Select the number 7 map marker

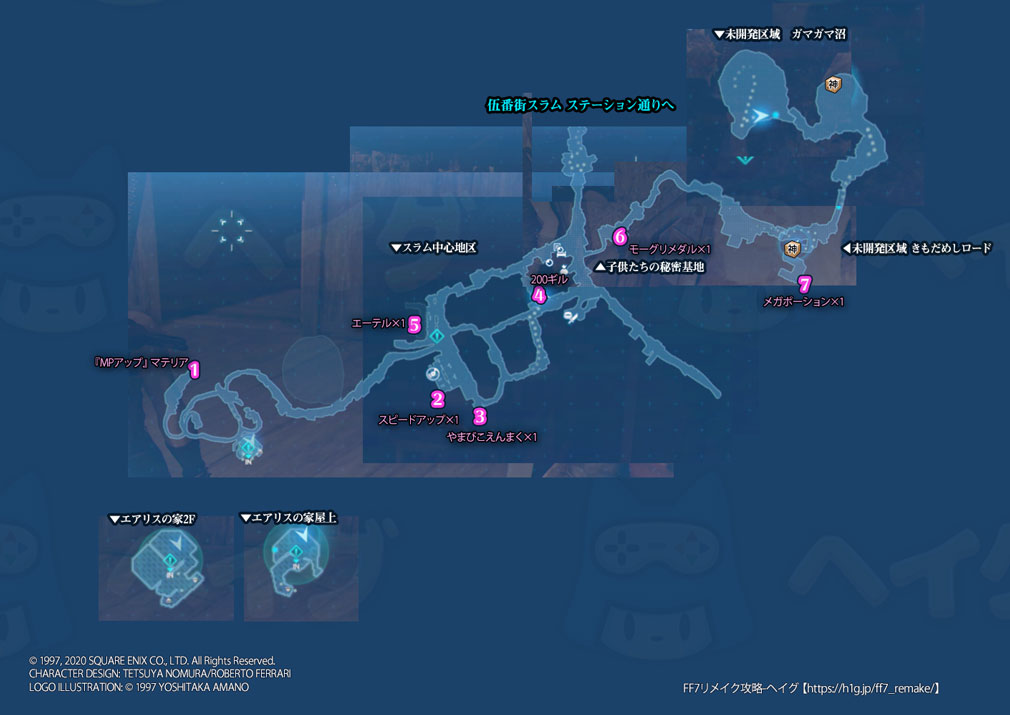[805, 283]
